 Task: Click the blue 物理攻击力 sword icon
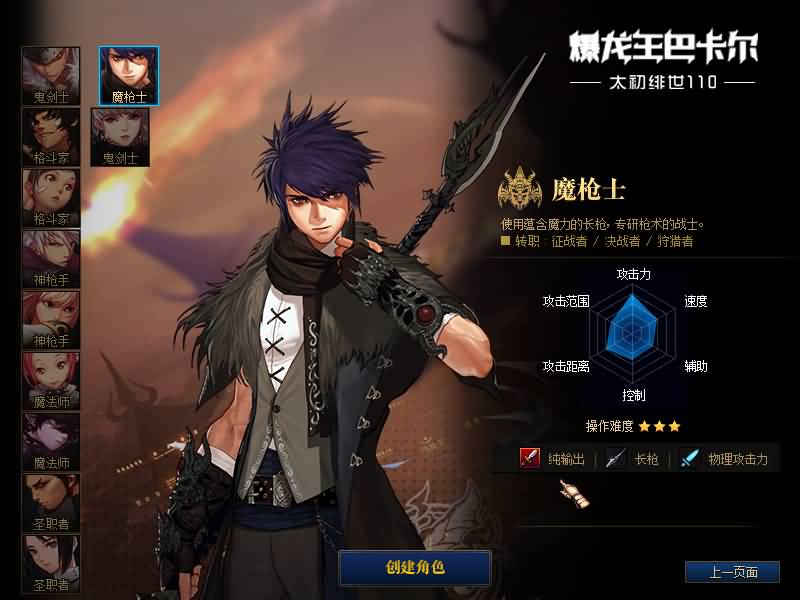[x=689, y=458]
